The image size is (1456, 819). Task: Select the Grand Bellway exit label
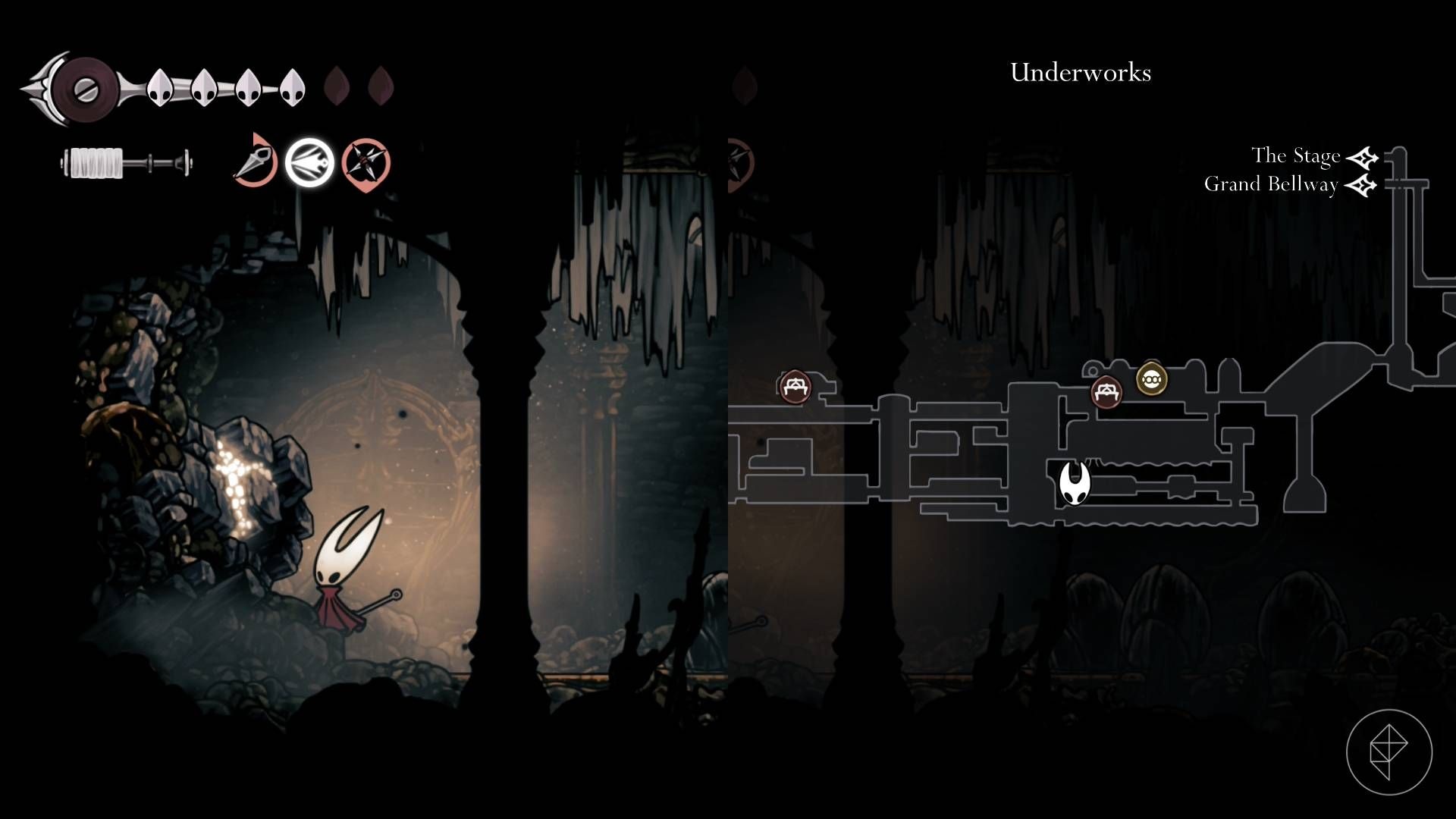coord(1270,184)
